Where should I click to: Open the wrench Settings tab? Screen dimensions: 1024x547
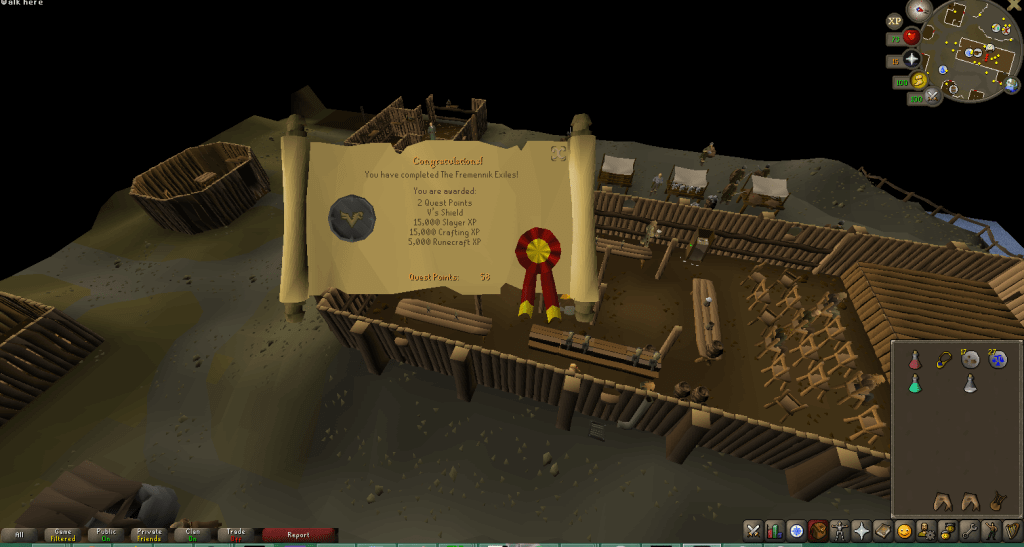(969, 530)
